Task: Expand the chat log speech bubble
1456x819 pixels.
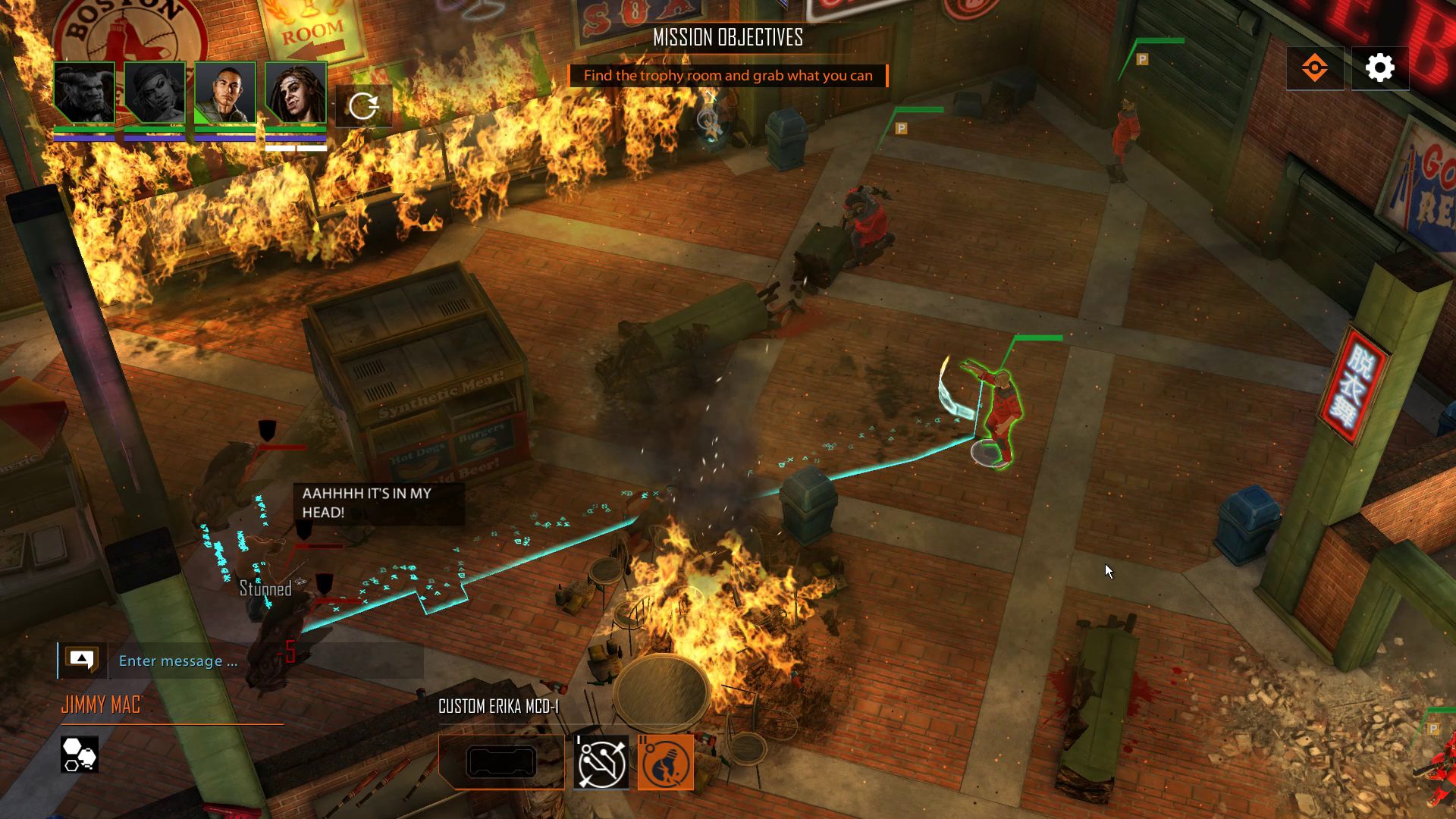Action: tap(82, 660)
